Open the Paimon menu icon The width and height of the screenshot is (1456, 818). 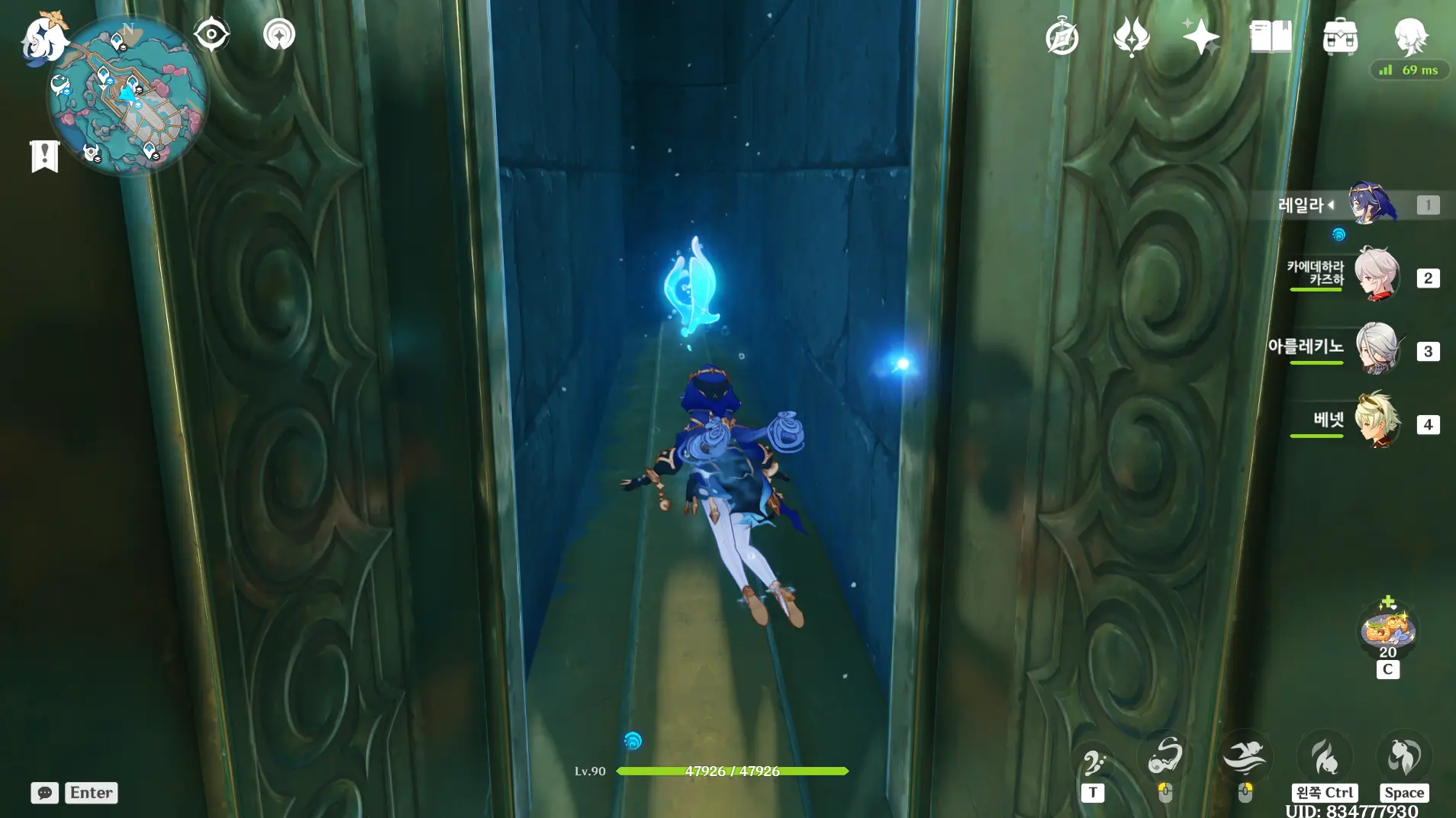pyautogui.click(x=43, y=38)
